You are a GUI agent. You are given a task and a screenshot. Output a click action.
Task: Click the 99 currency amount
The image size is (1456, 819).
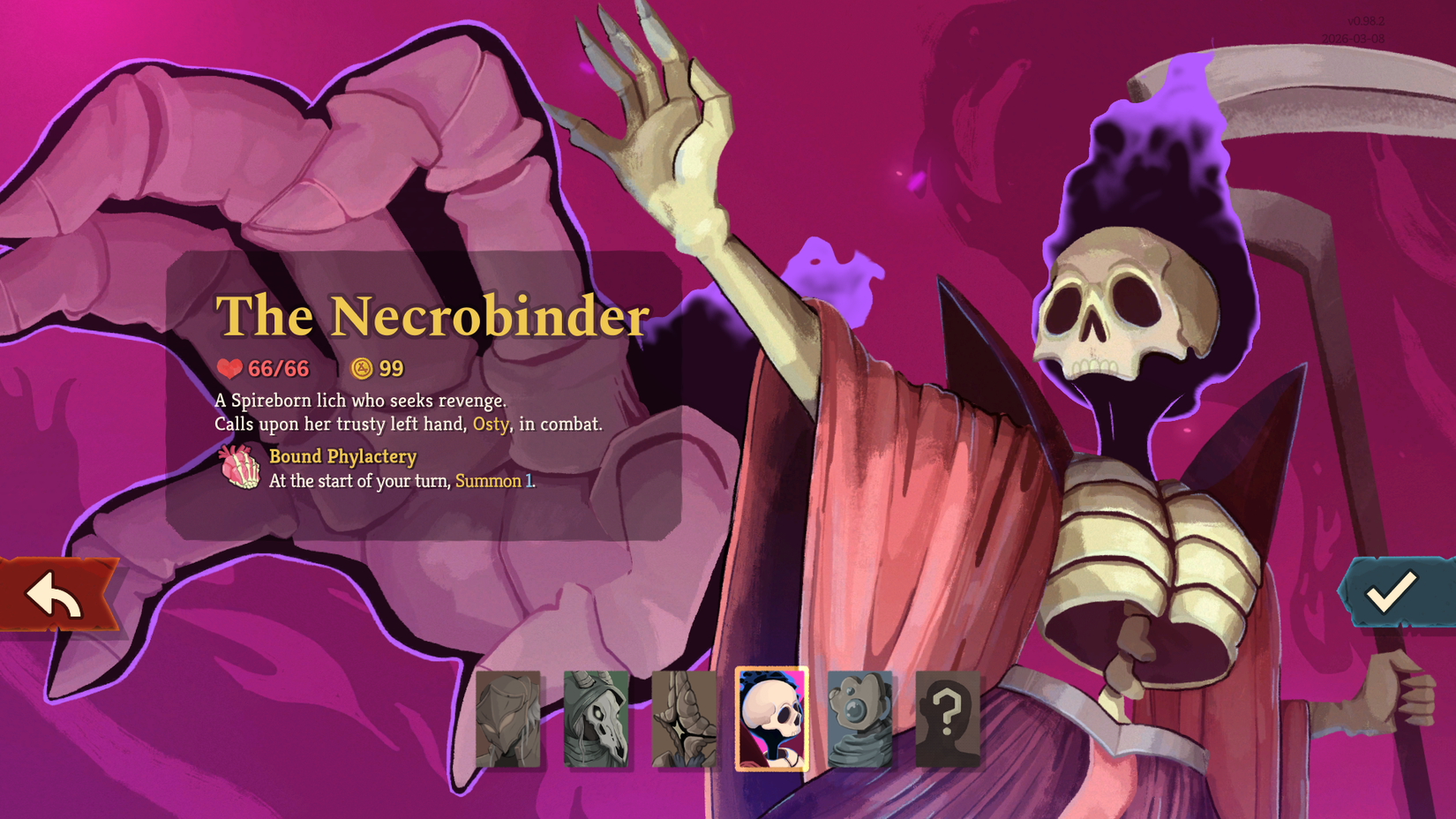coord(391,368)
